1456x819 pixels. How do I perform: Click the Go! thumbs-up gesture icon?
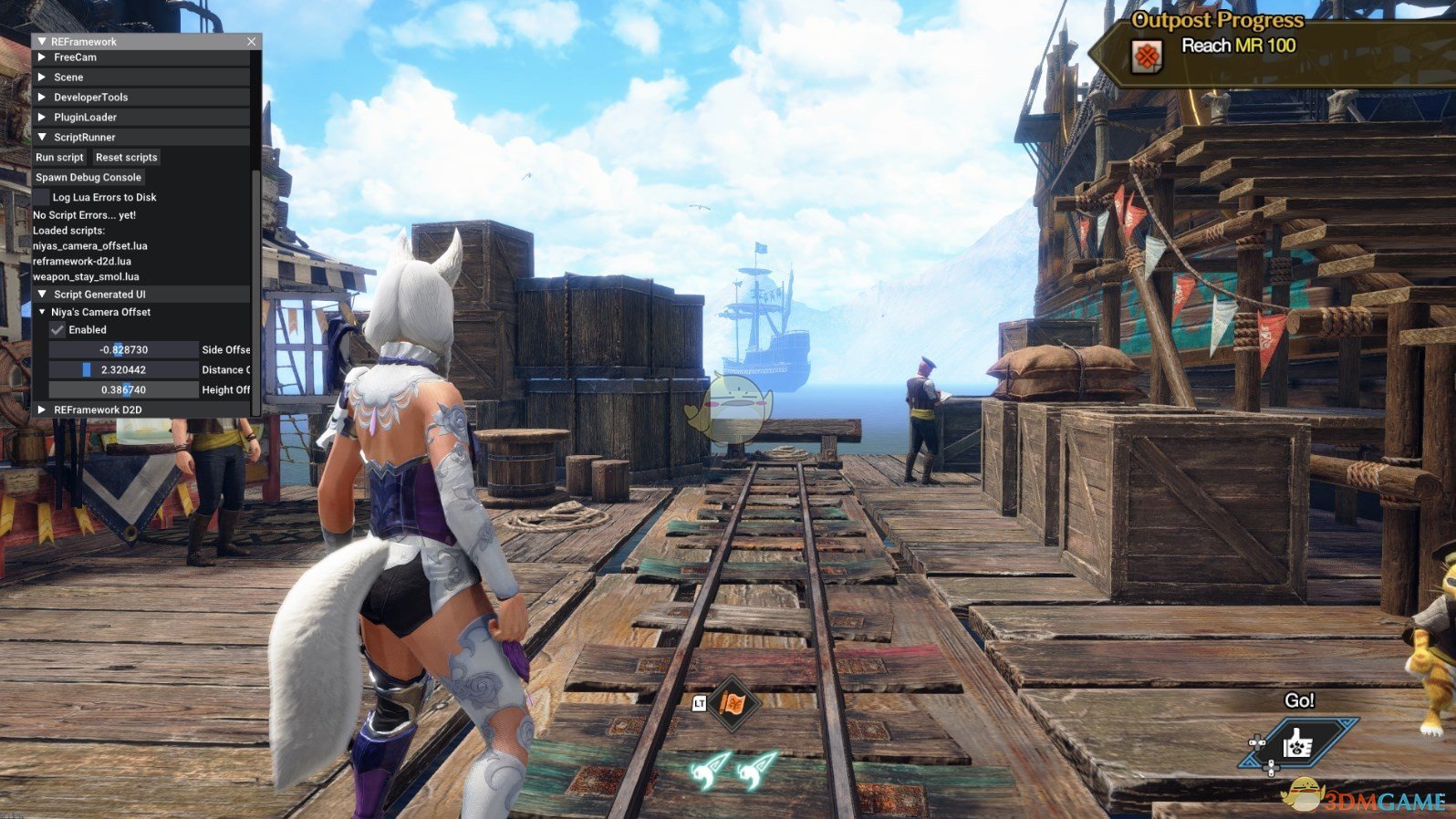coord(1296,745)
